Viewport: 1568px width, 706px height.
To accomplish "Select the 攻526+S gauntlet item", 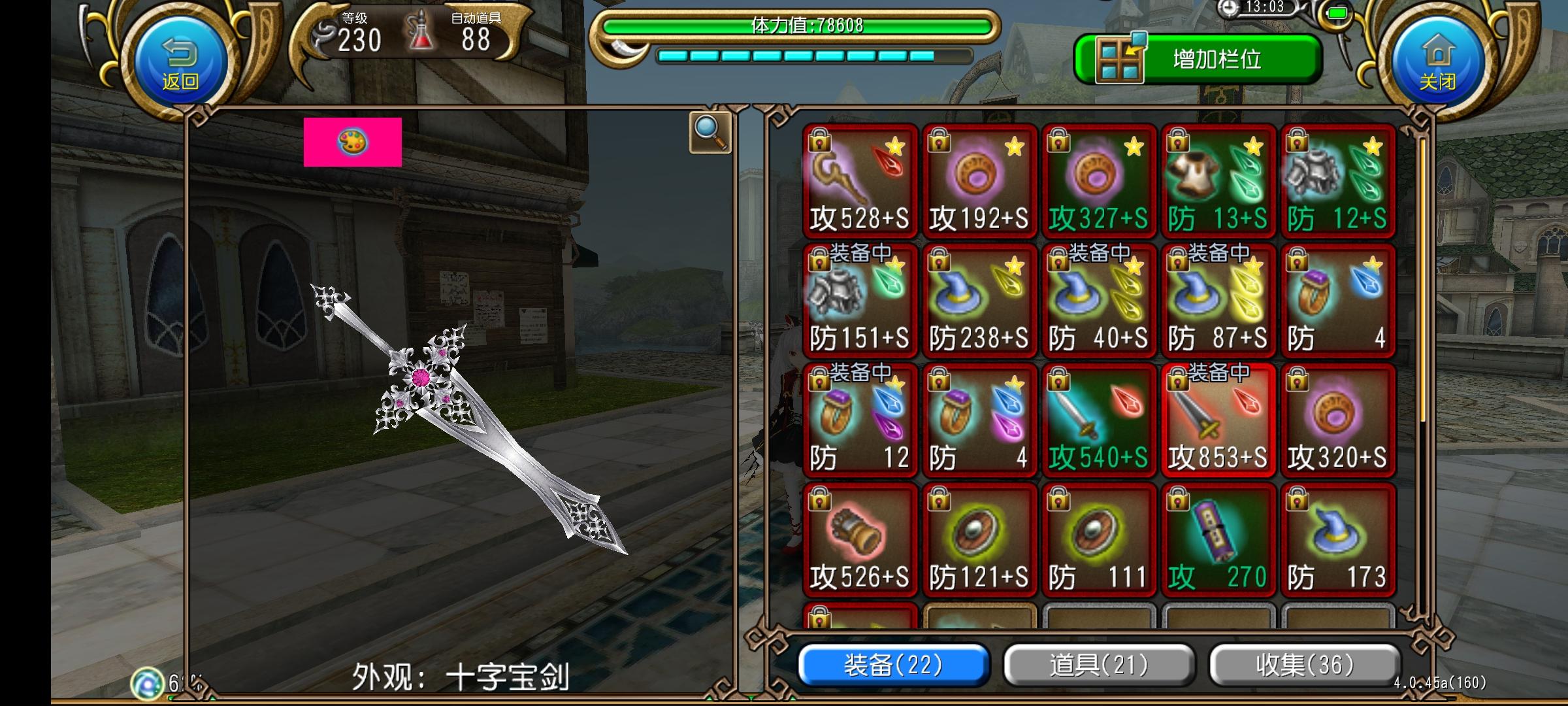I will tap(860, 539).
